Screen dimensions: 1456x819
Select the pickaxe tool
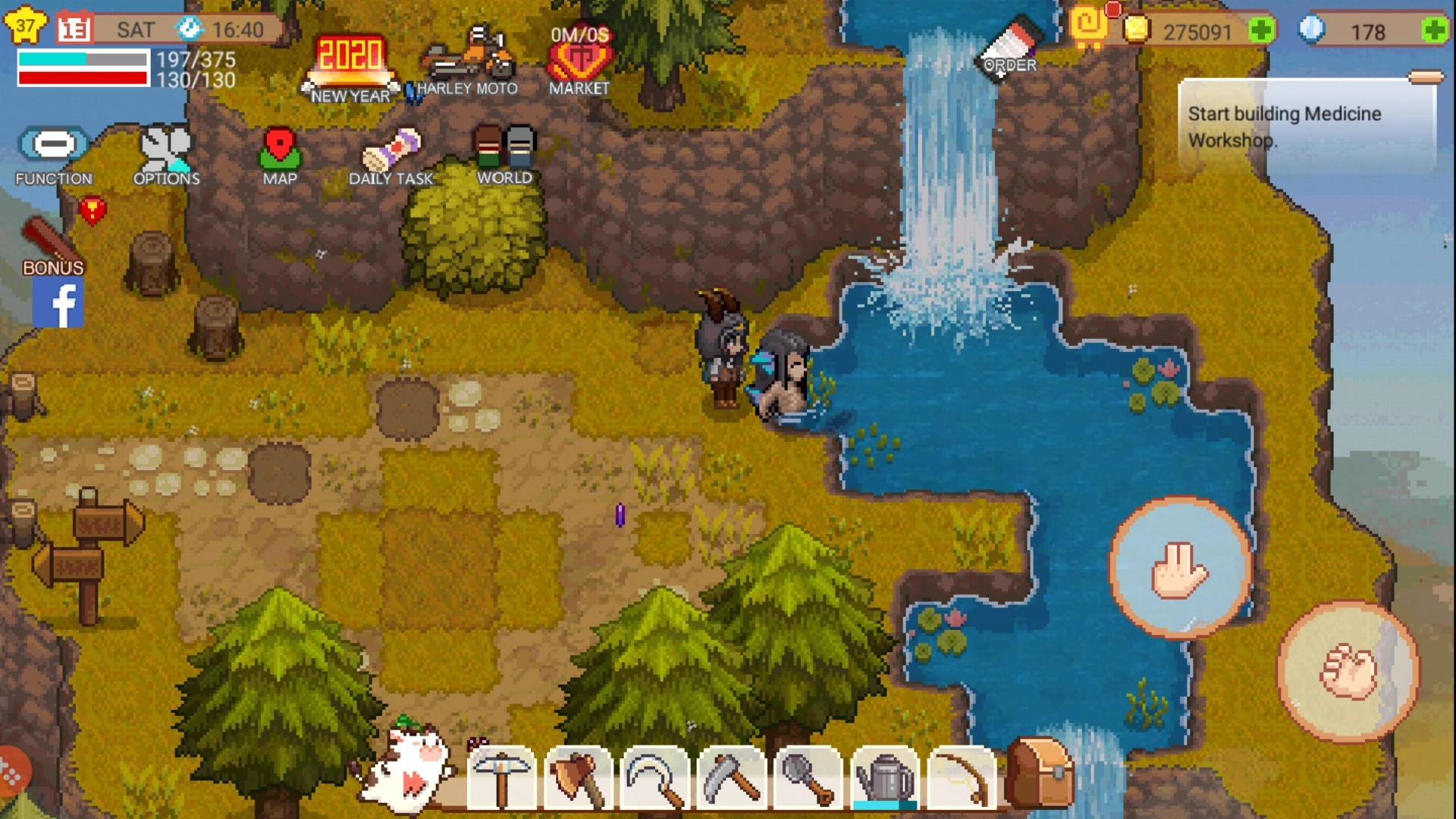tap(503, 778)
